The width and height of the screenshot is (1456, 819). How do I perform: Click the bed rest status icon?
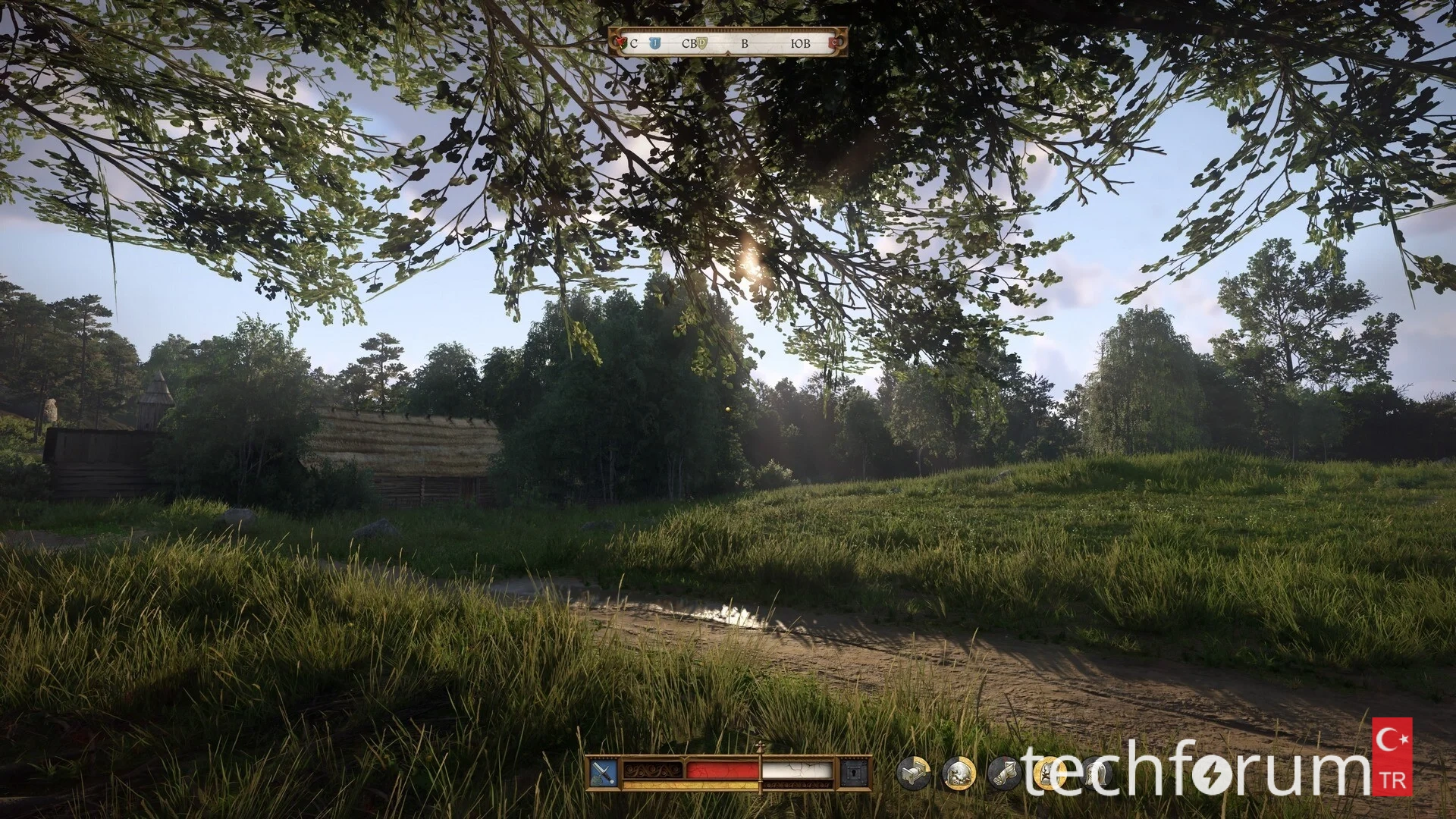[913, 773]
